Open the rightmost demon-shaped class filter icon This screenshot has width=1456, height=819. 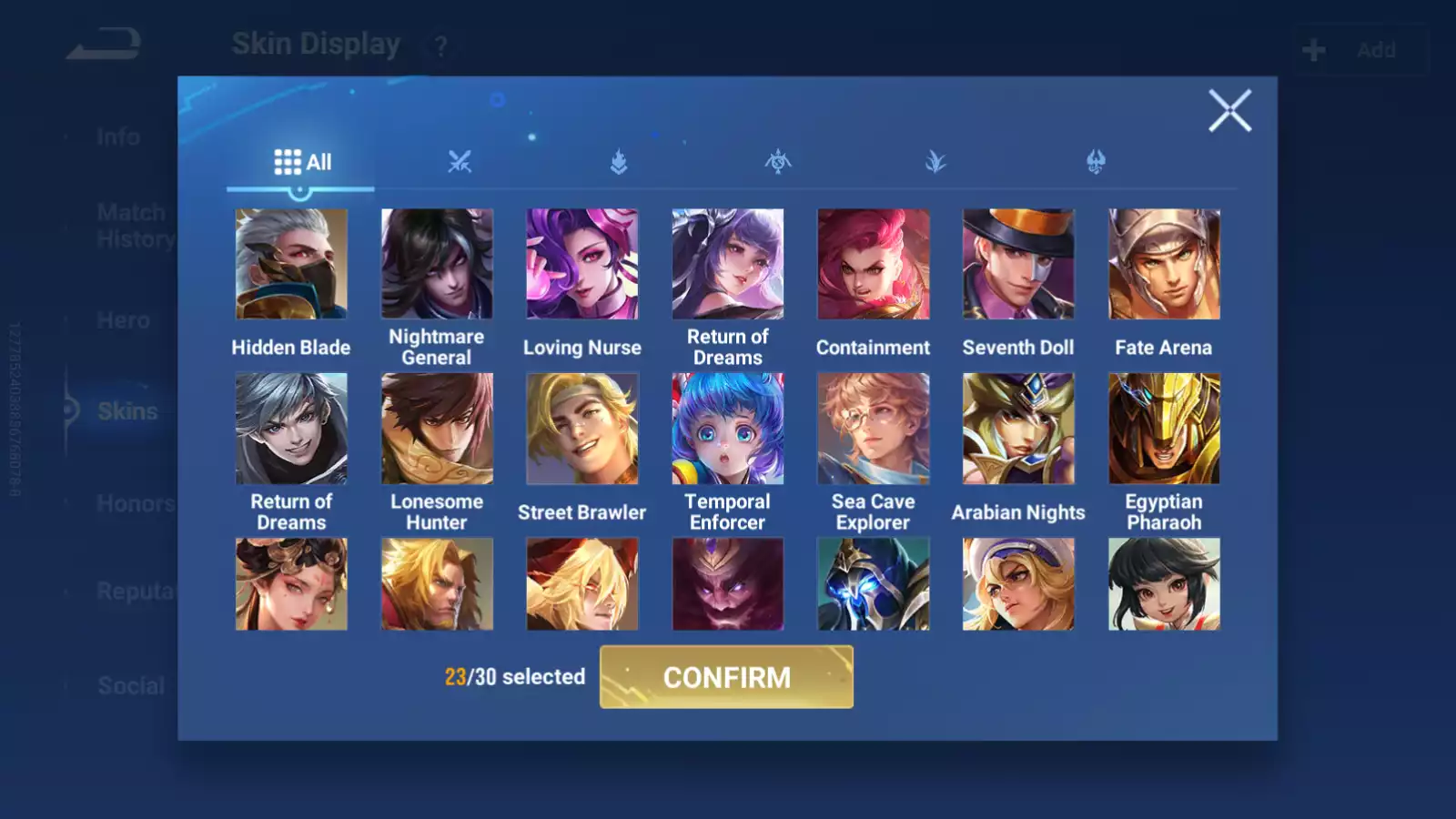(1097, 162)
